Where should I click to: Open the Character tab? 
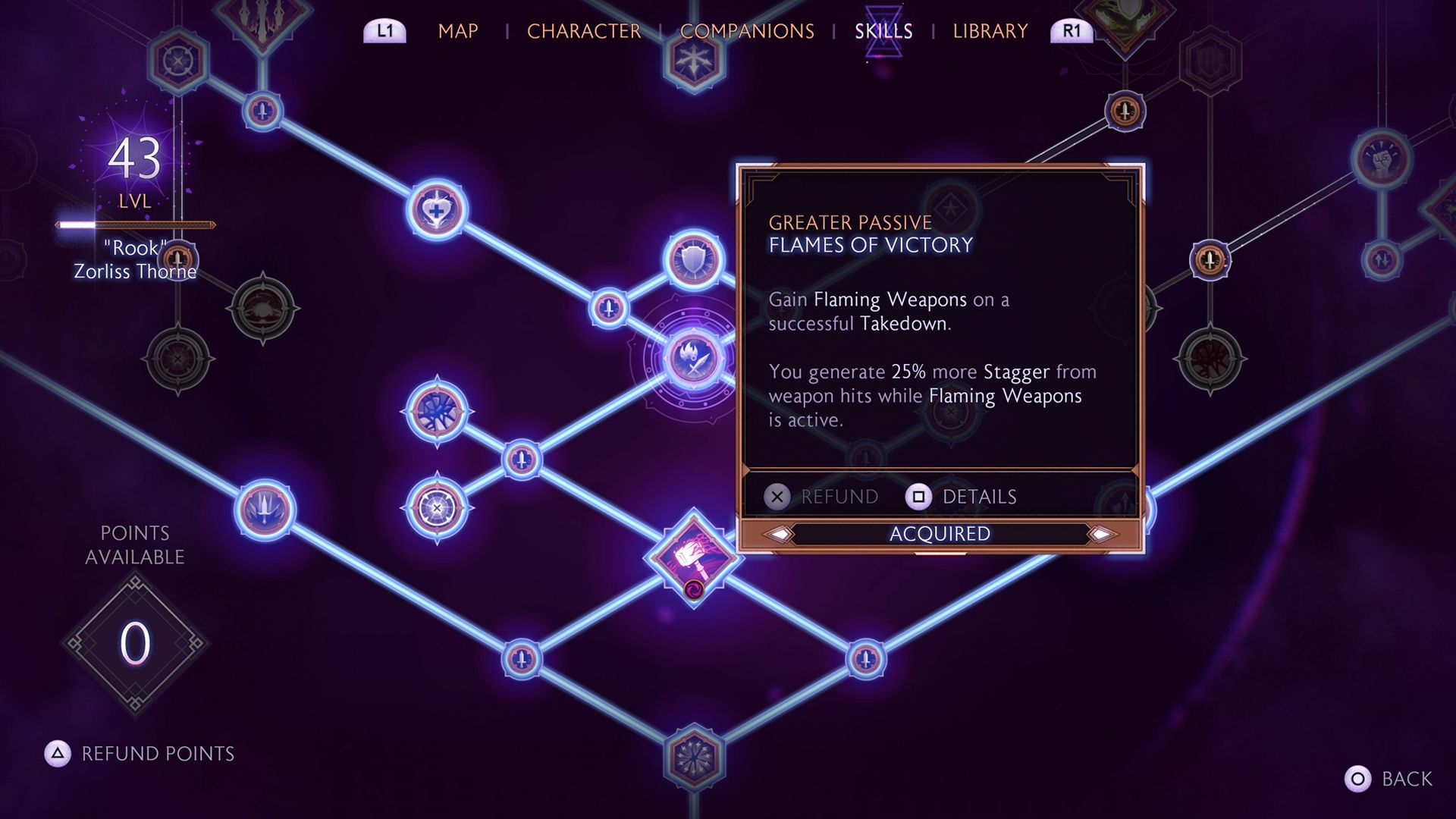pos(583,31)
